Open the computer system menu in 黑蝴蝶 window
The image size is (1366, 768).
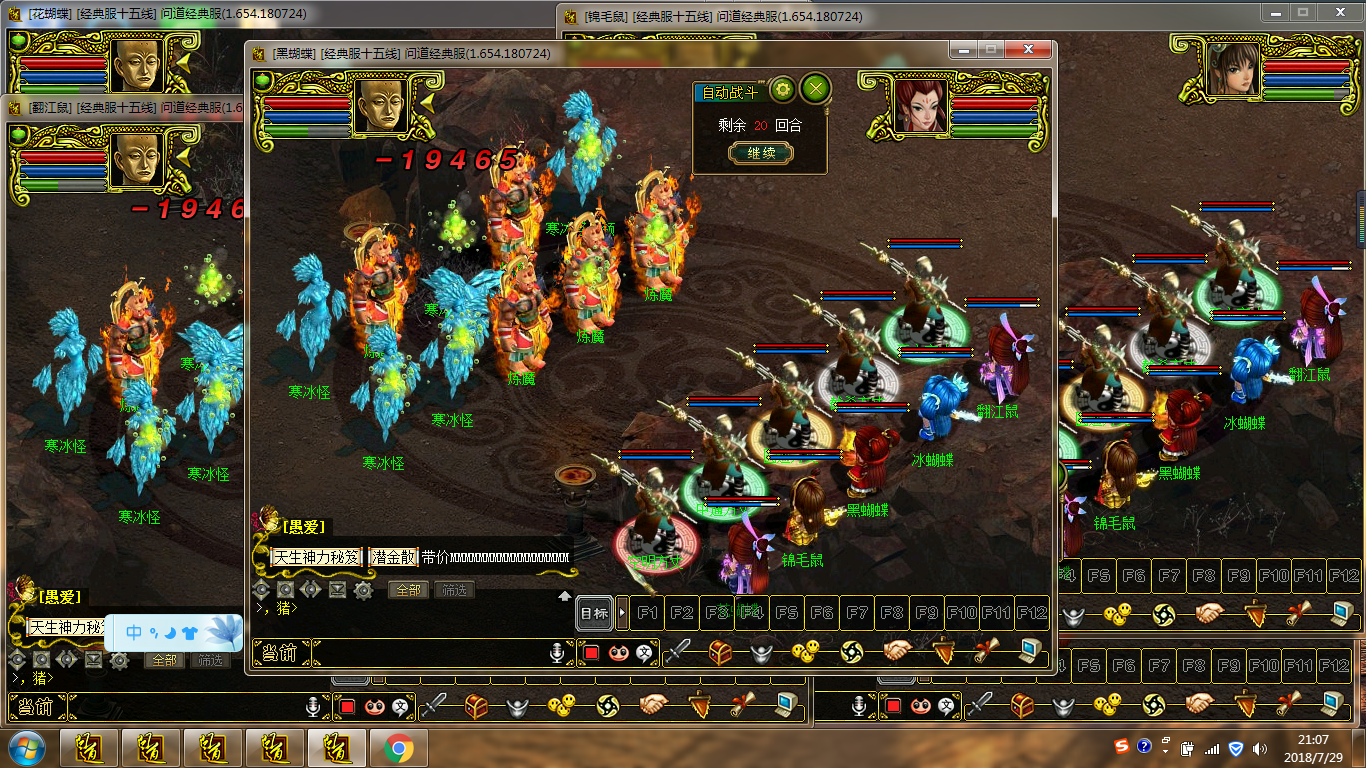(x=1031, y=651)
